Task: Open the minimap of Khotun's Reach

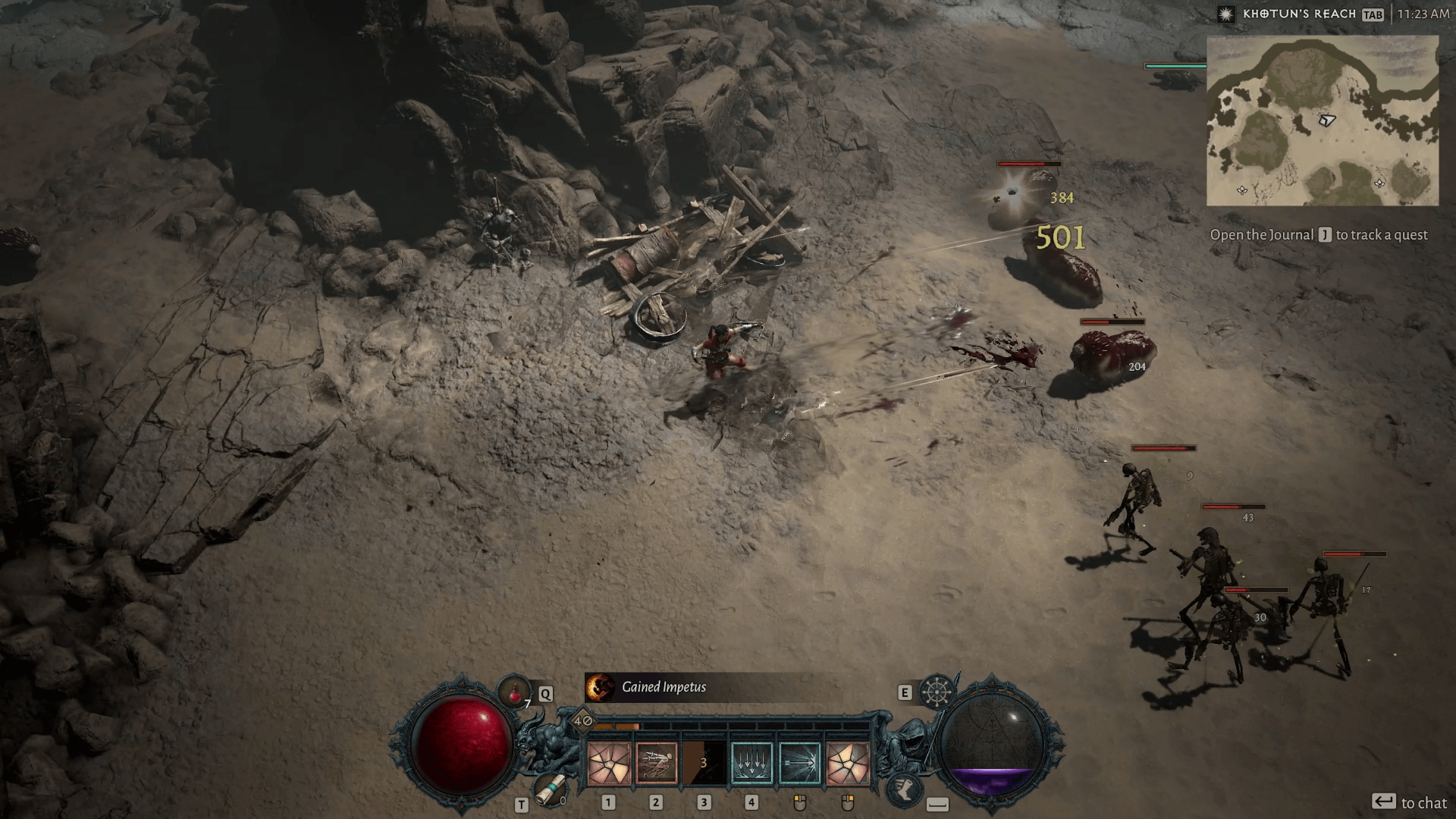Action: click(x=1322, y=121)
